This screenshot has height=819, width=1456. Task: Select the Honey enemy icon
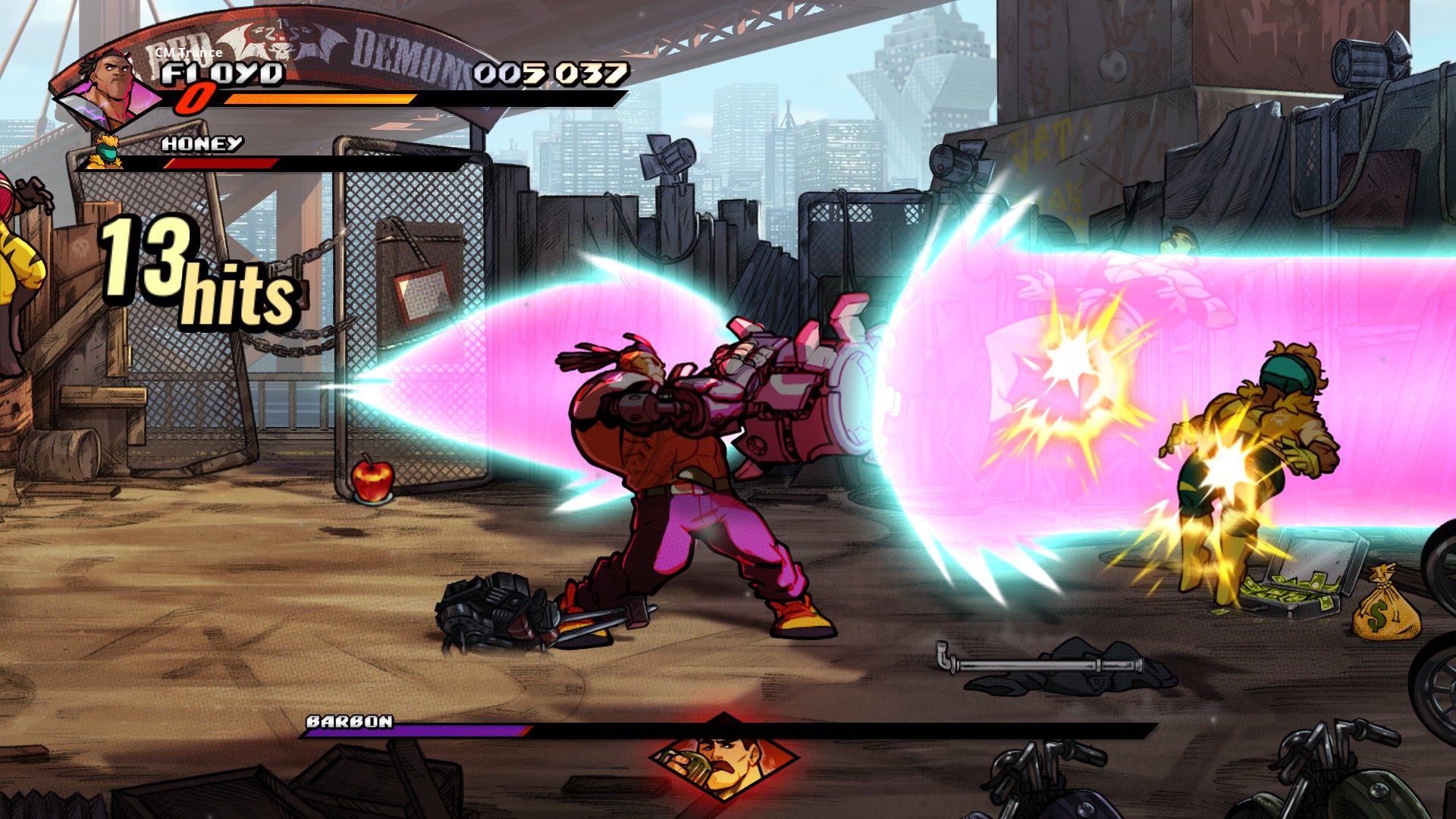tap(105, 151)
